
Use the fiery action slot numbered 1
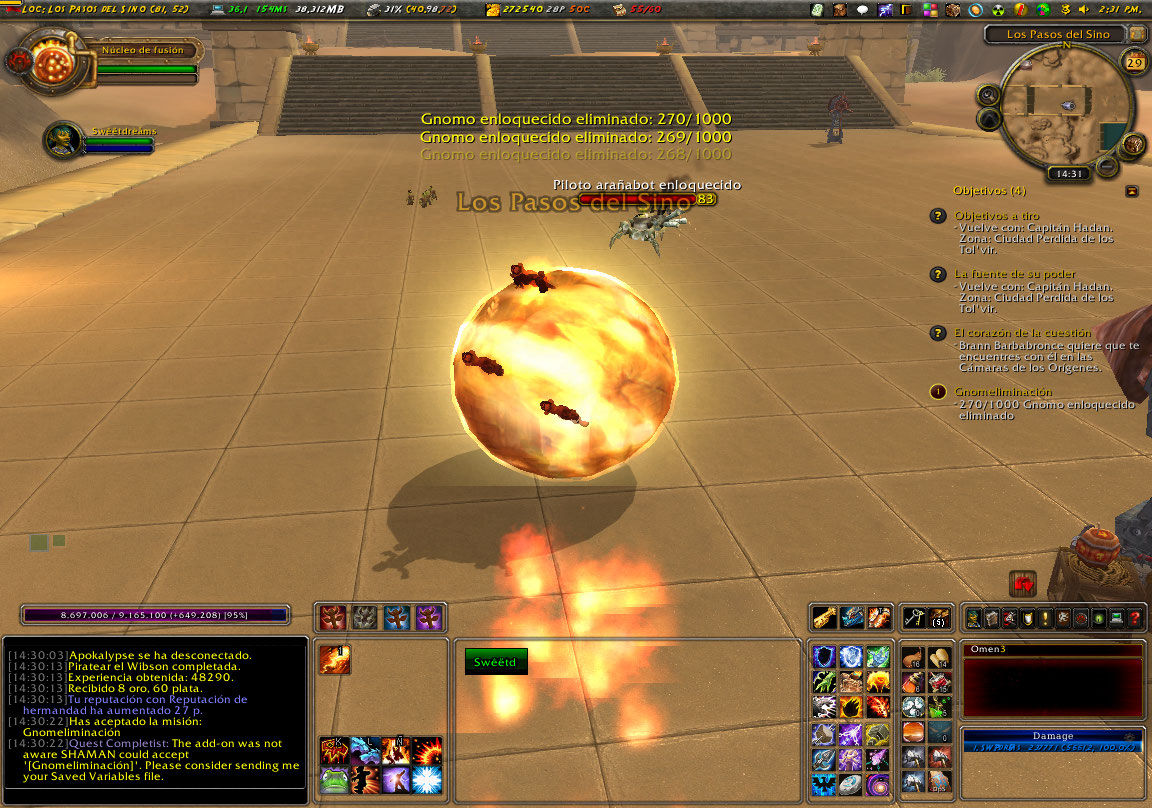click(x=335, y=660)
